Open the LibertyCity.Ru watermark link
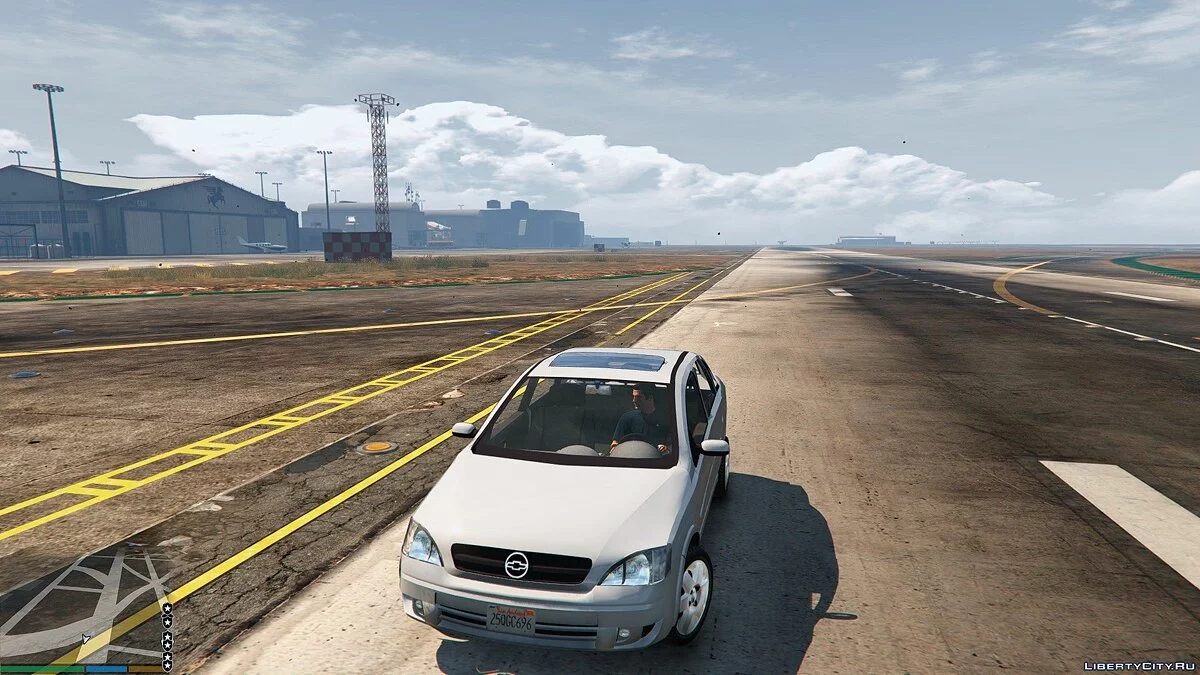Screen dimensions: 1200x675 click(1139, 665)
